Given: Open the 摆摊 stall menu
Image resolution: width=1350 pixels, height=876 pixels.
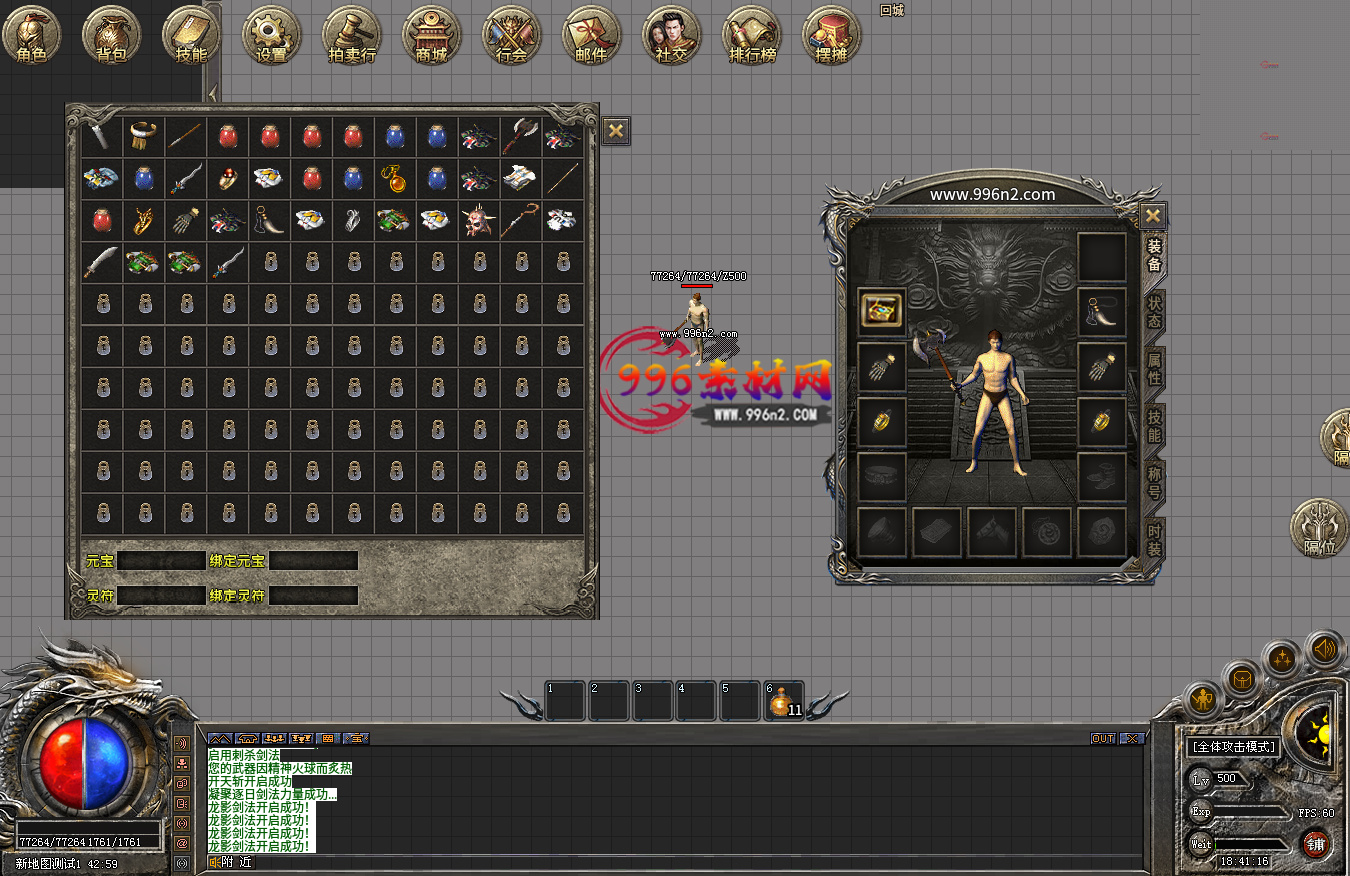Looking at the screenshot, I should (x=831, y=36).
